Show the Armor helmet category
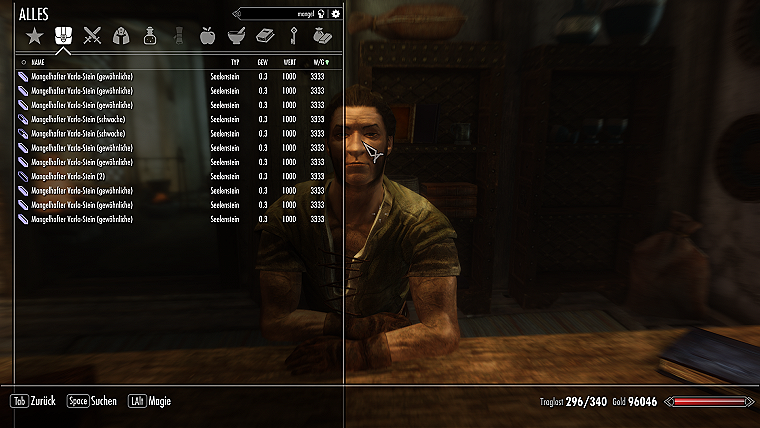Screen dimensions: 760x428 (121, 37)
